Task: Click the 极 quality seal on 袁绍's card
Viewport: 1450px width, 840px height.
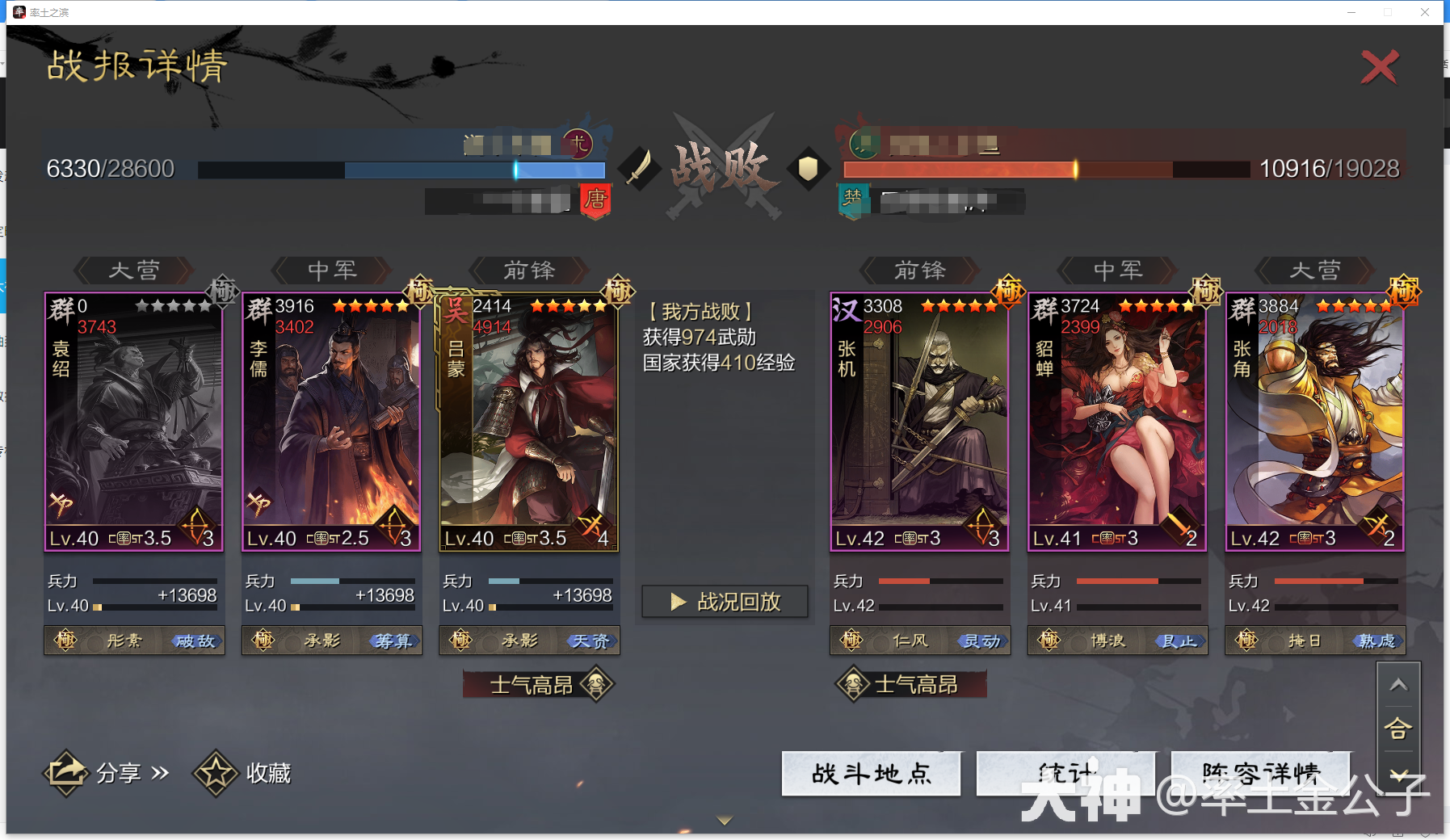Action: tap(224, 292)
